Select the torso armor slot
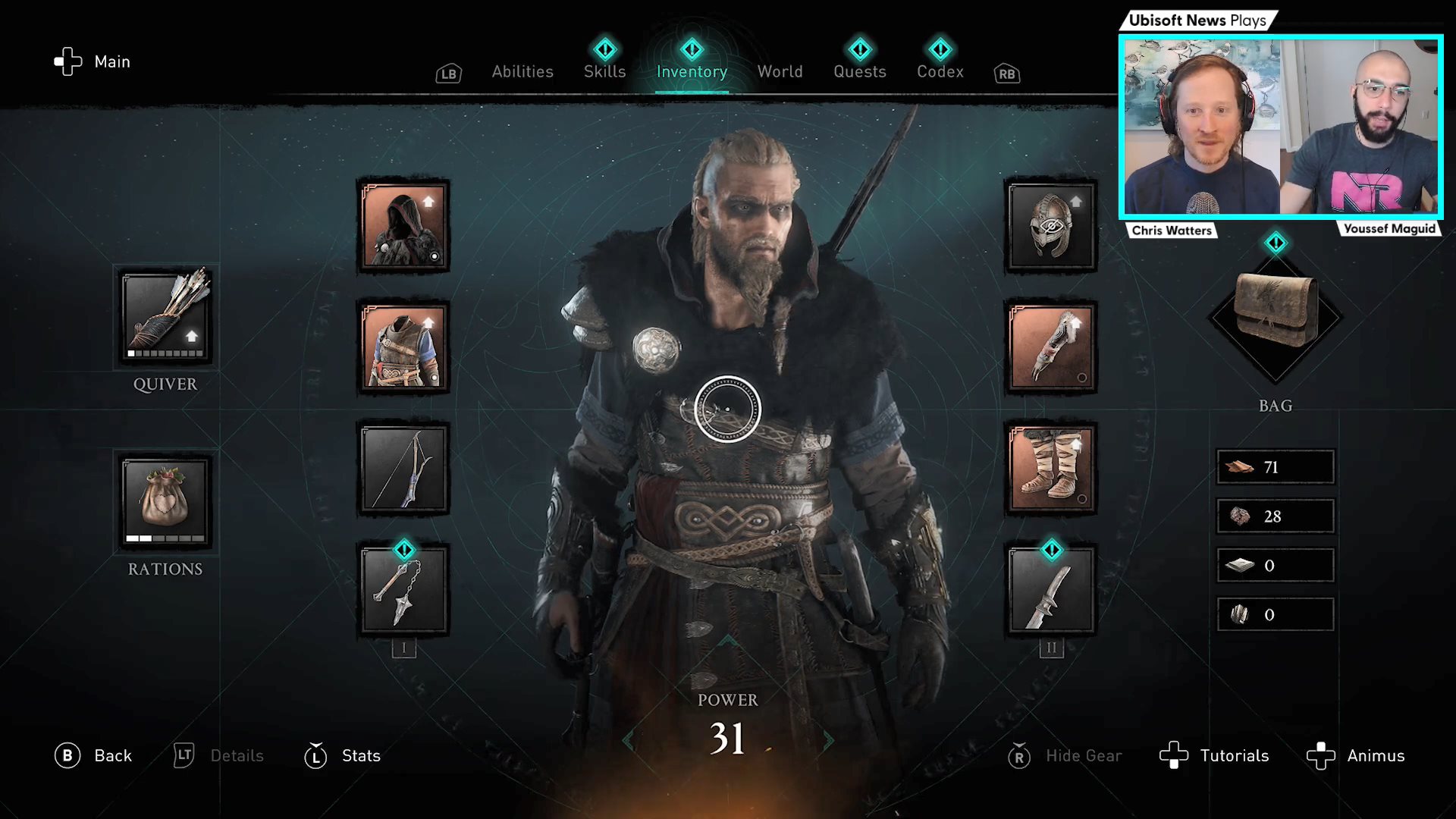This screenshot has width=1456, height=819. pyautogui.click(x=403, y=347)
